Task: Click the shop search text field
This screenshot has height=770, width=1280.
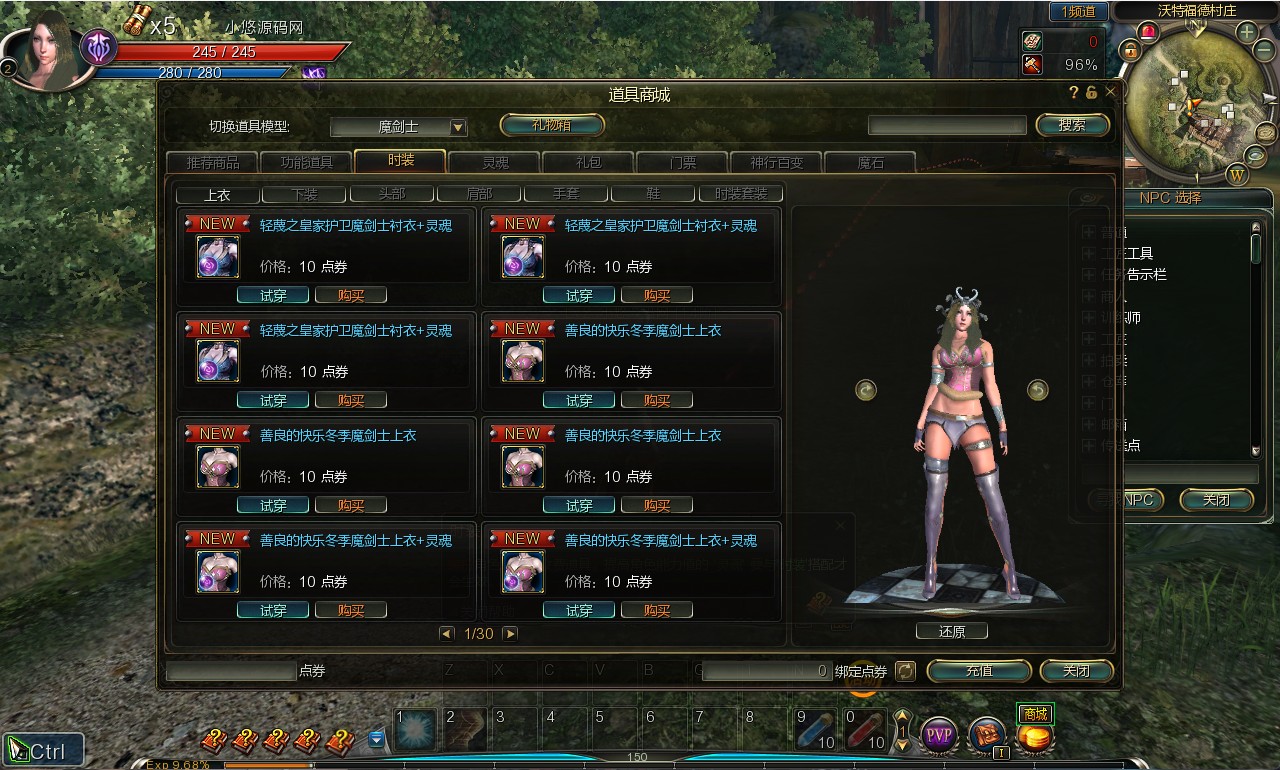Action: click(946, 125)
